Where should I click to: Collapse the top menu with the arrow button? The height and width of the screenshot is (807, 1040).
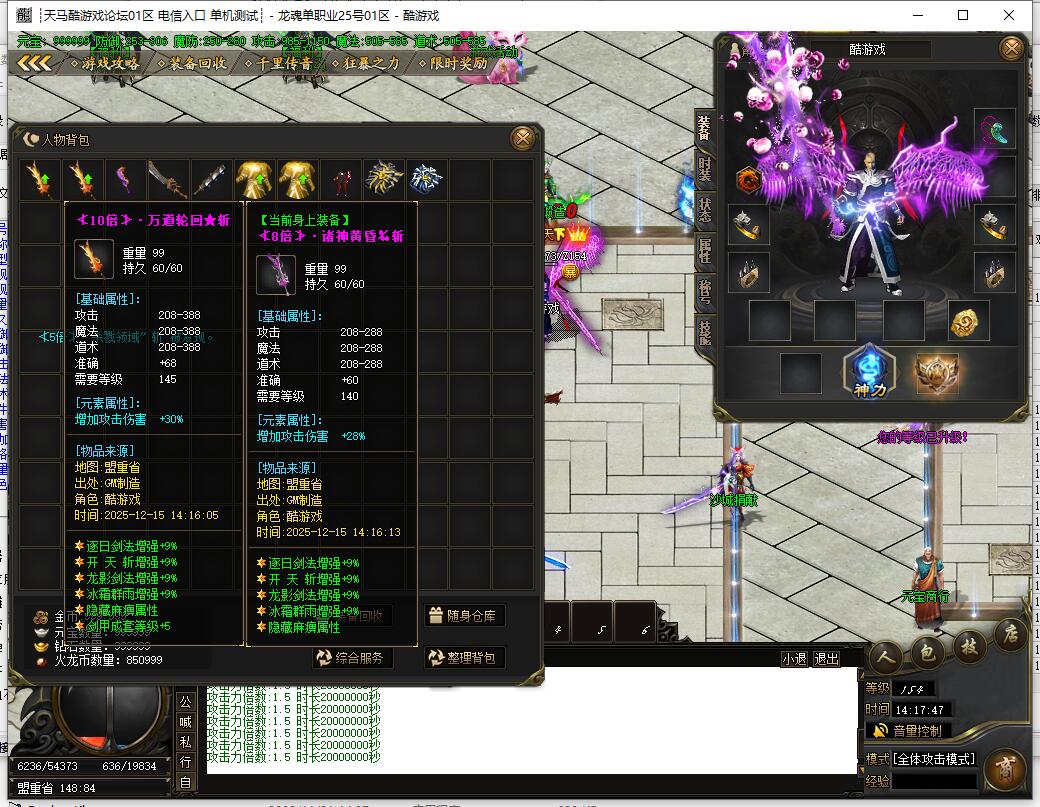35,63
